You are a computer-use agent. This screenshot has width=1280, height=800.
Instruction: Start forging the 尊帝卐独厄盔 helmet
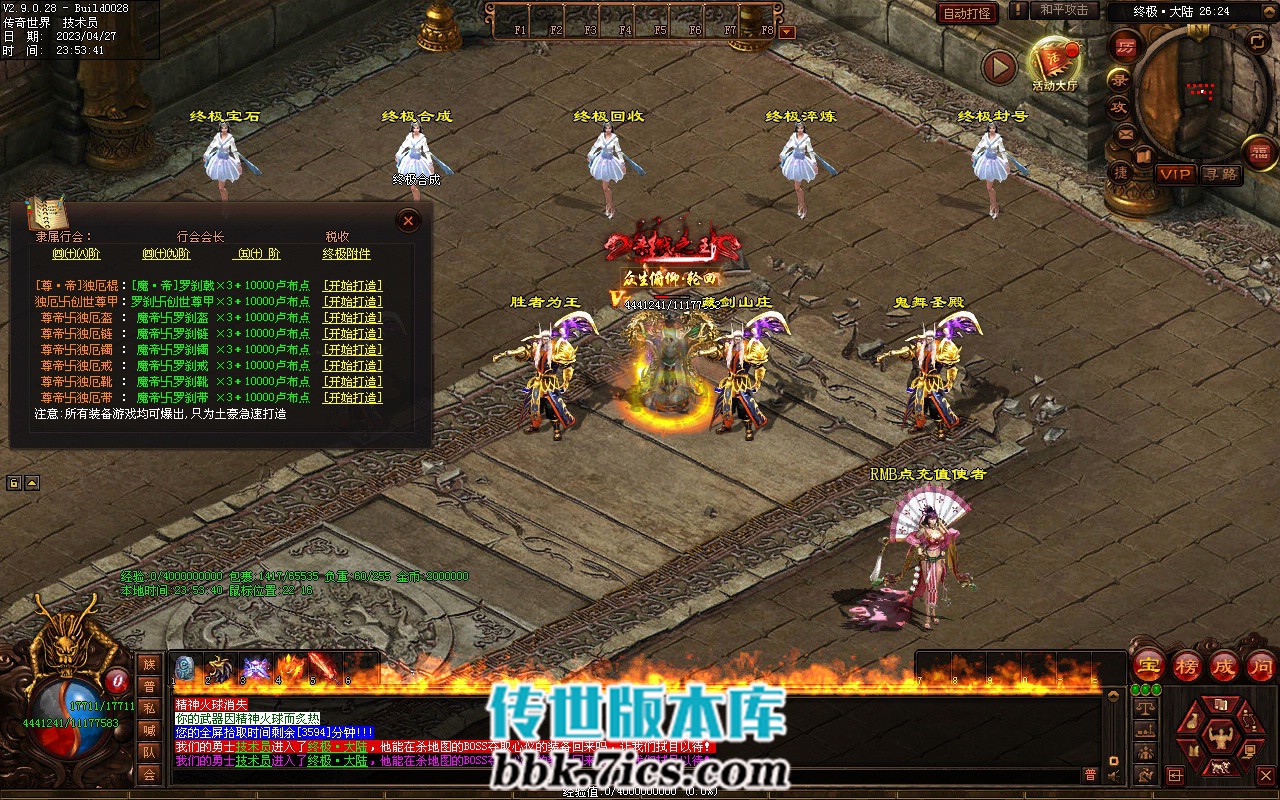point(352,318)
